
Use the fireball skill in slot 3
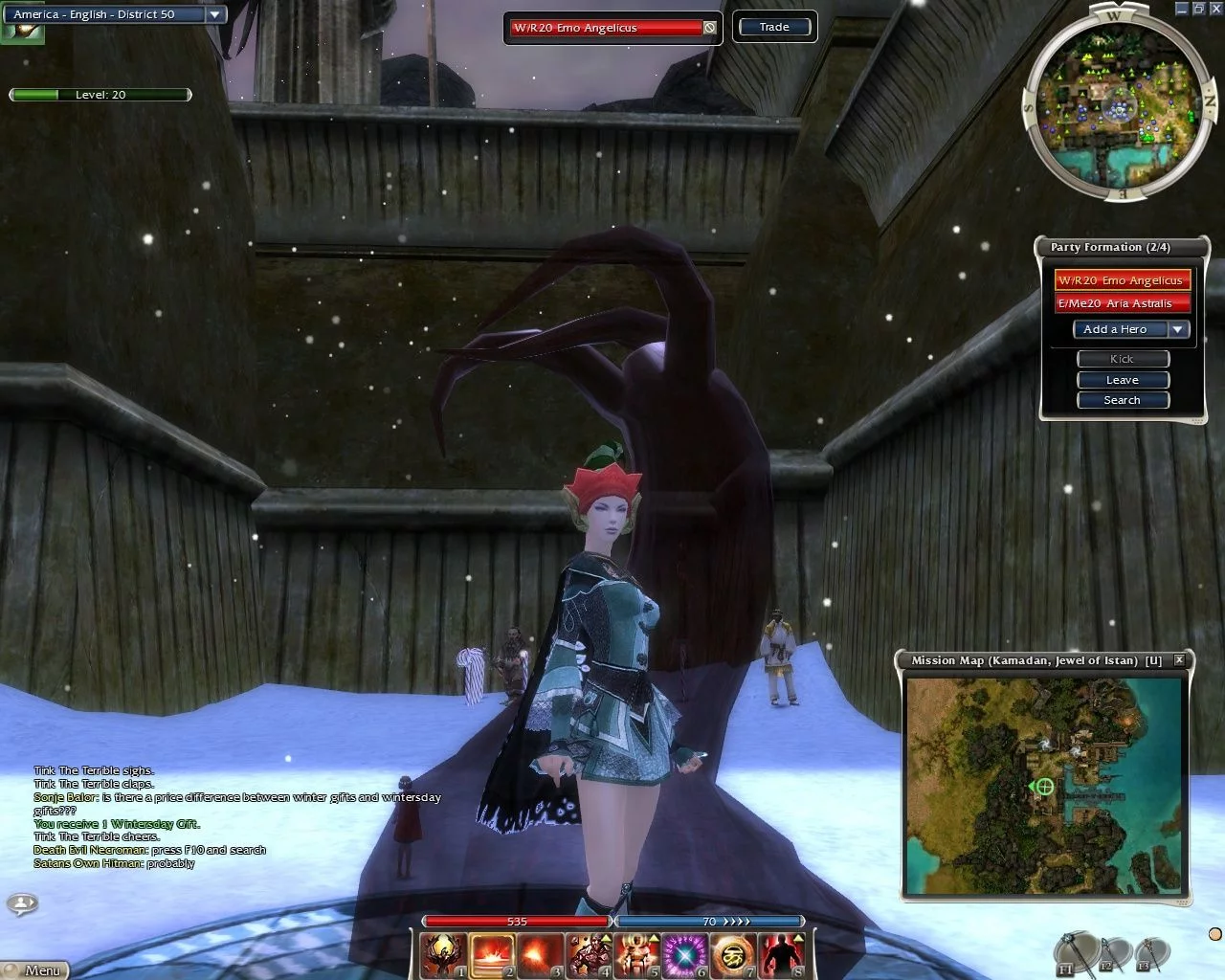click(x=541, y=955)
